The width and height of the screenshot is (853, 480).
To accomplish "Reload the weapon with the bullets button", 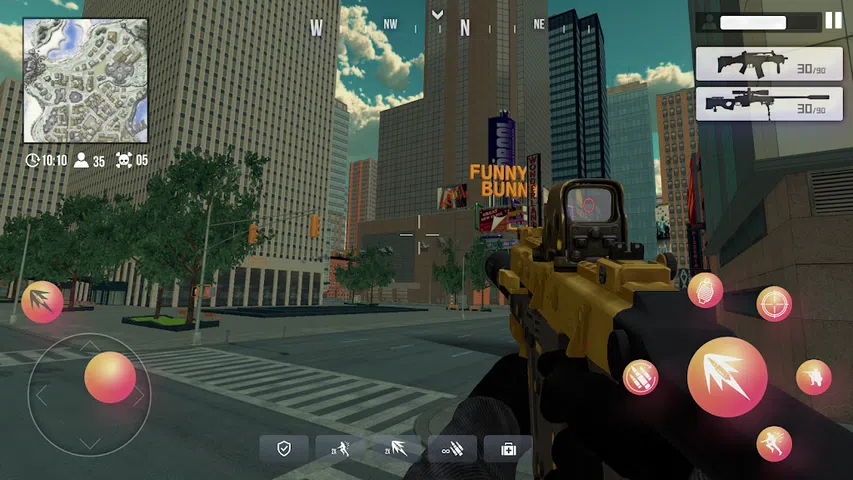I will click(x=641, y=377).
